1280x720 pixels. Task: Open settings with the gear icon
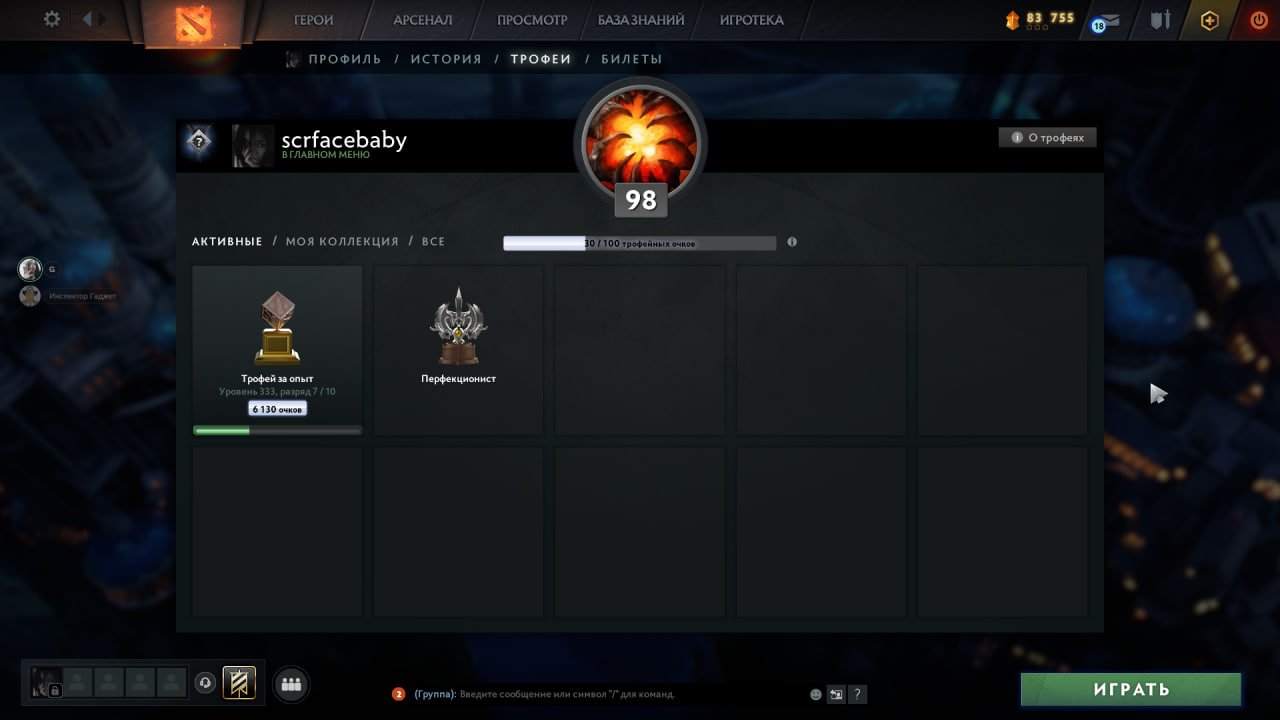click(52, 18)
